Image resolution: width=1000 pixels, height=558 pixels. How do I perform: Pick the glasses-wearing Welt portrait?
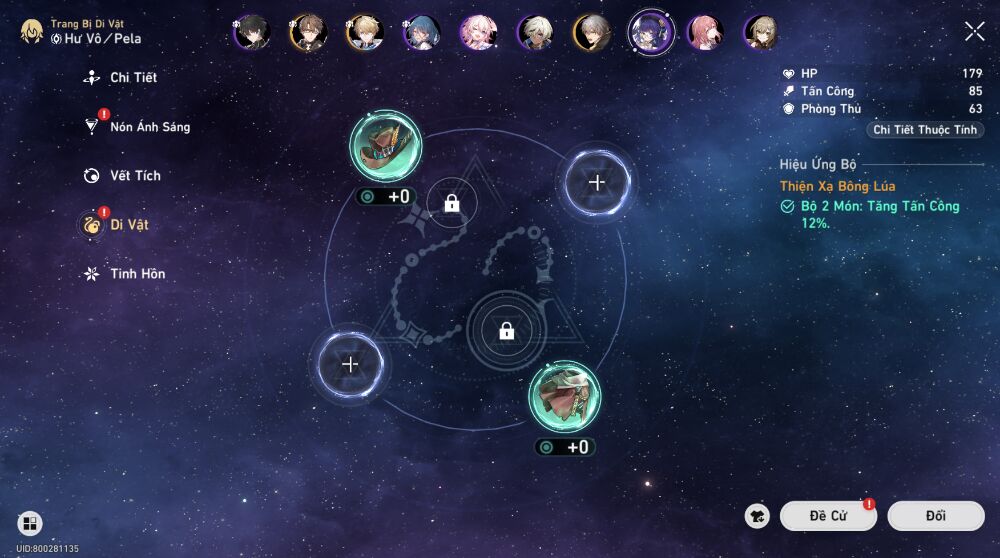[x=308, y=33]
